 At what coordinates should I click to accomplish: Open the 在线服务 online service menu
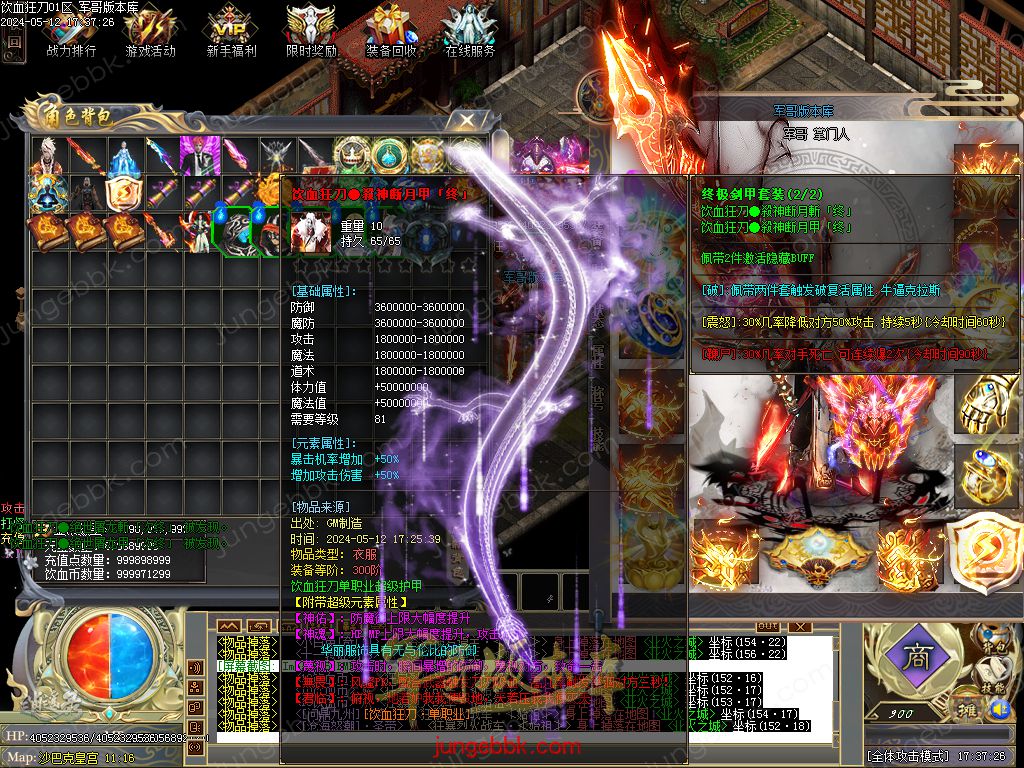470,30
